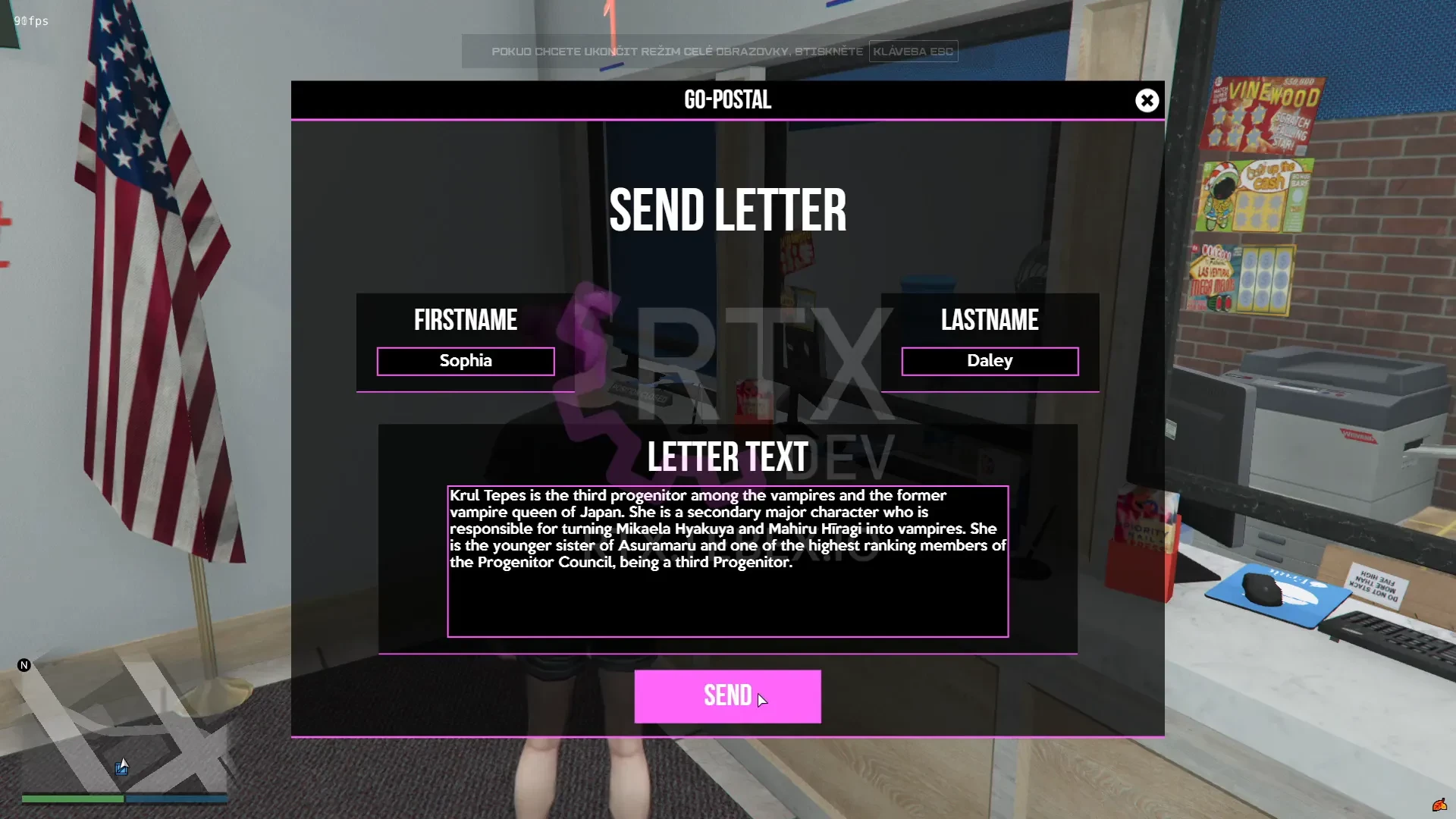Screen dimensions: 1456x819
Task: Click the lastname field containing Daley
Action: click(x=989, y=361)
